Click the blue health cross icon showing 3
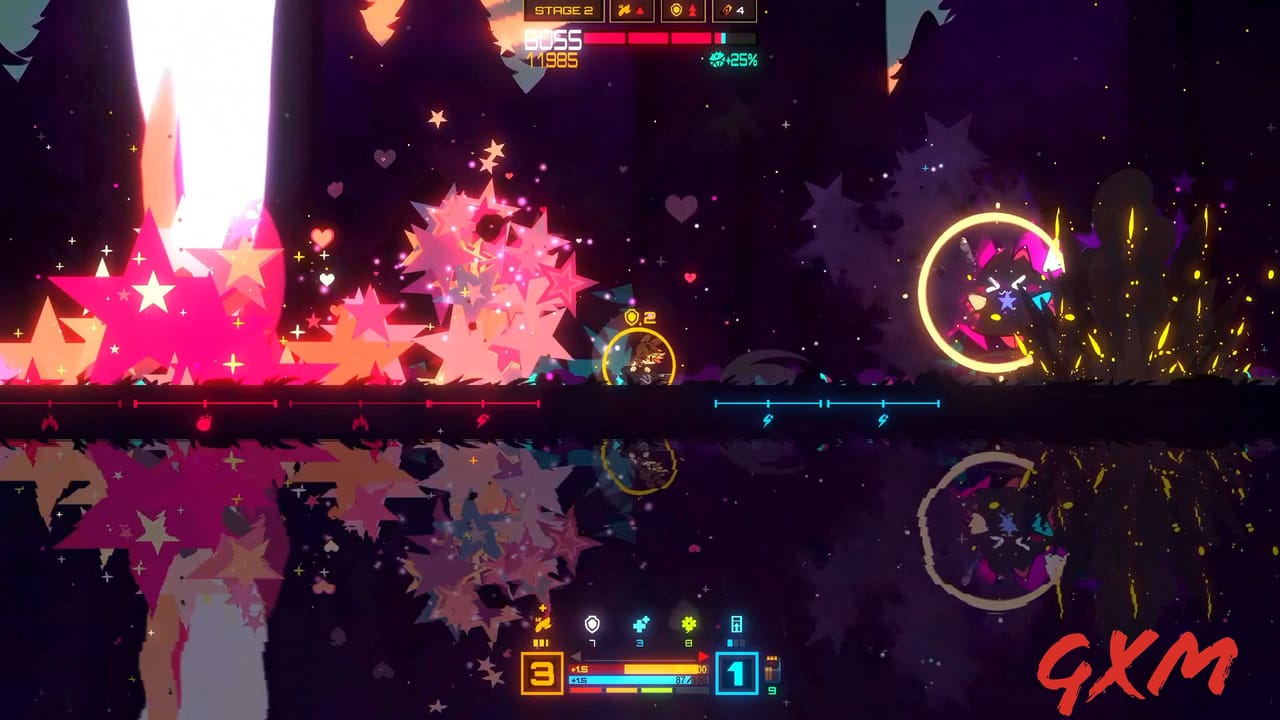 click(641, 625)
